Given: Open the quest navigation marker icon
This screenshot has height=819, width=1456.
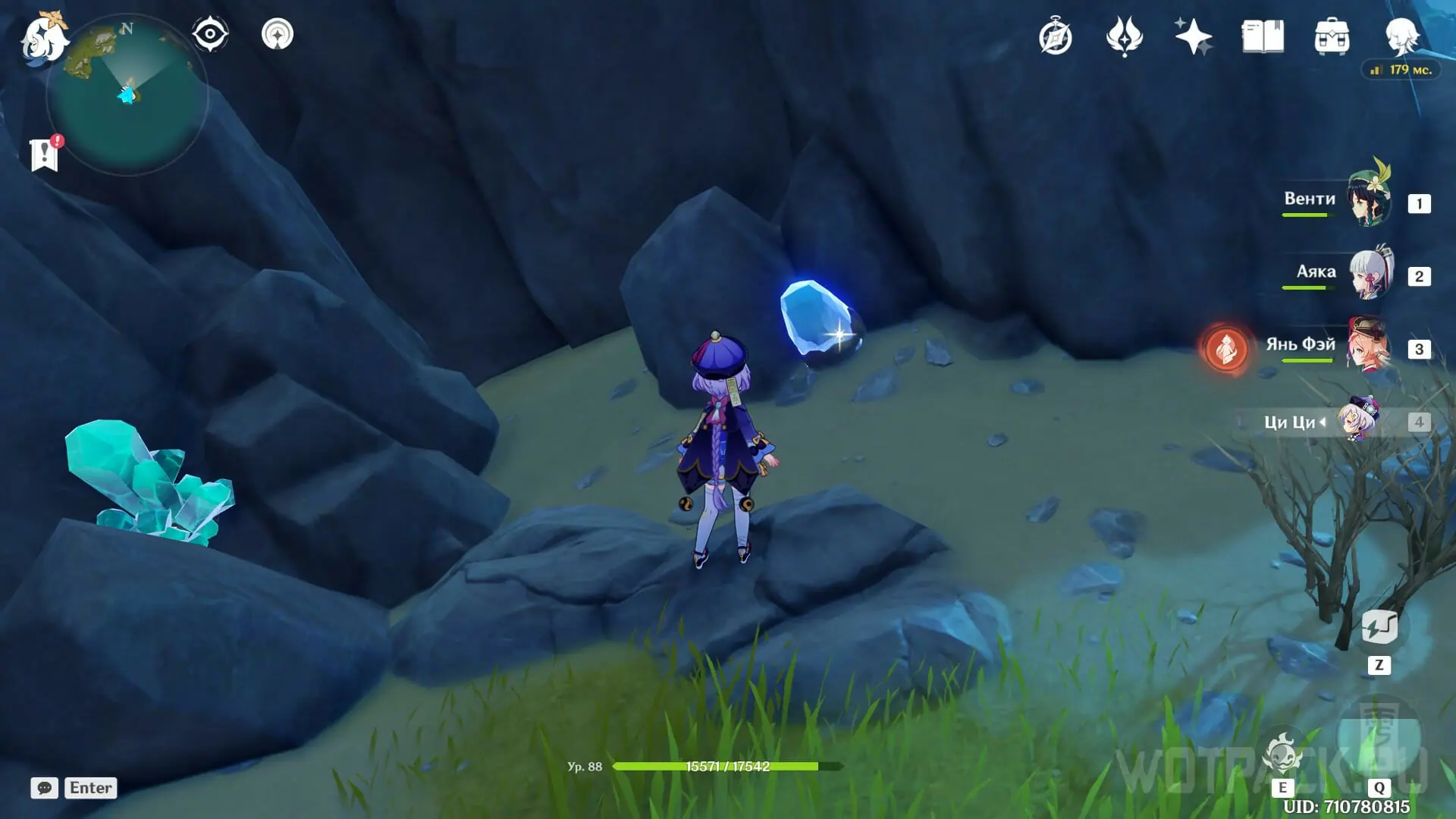Looking at the screenshot, I should (x=277, y=34).
